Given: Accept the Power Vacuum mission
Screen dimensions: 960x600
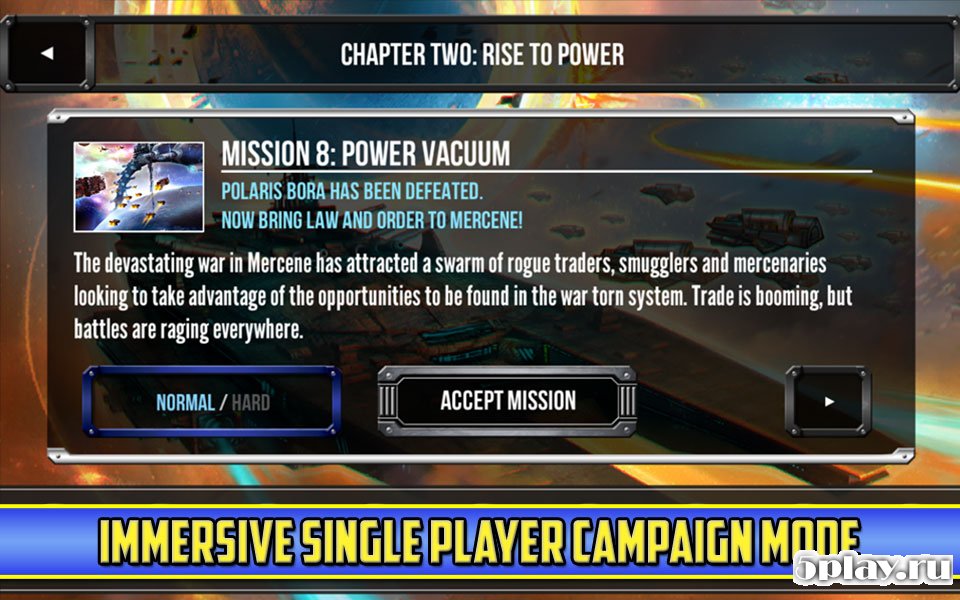Looking at the screenshot, I should 507,402.
